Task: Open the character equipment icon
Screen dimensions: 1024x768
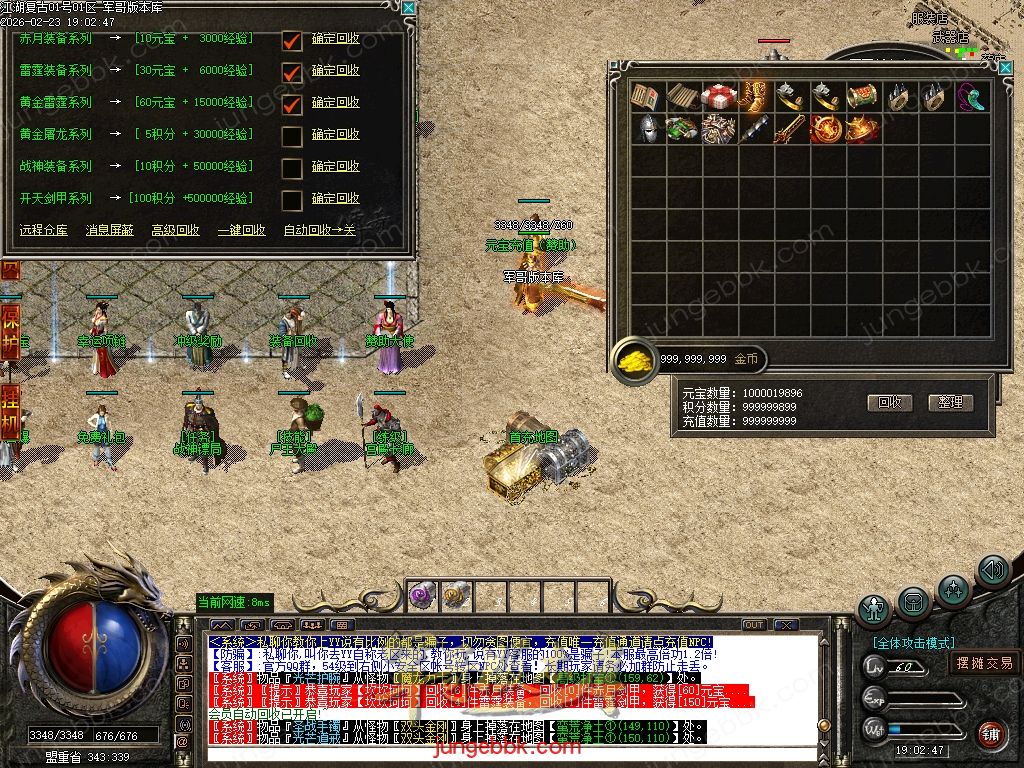Action: point(875,609)
